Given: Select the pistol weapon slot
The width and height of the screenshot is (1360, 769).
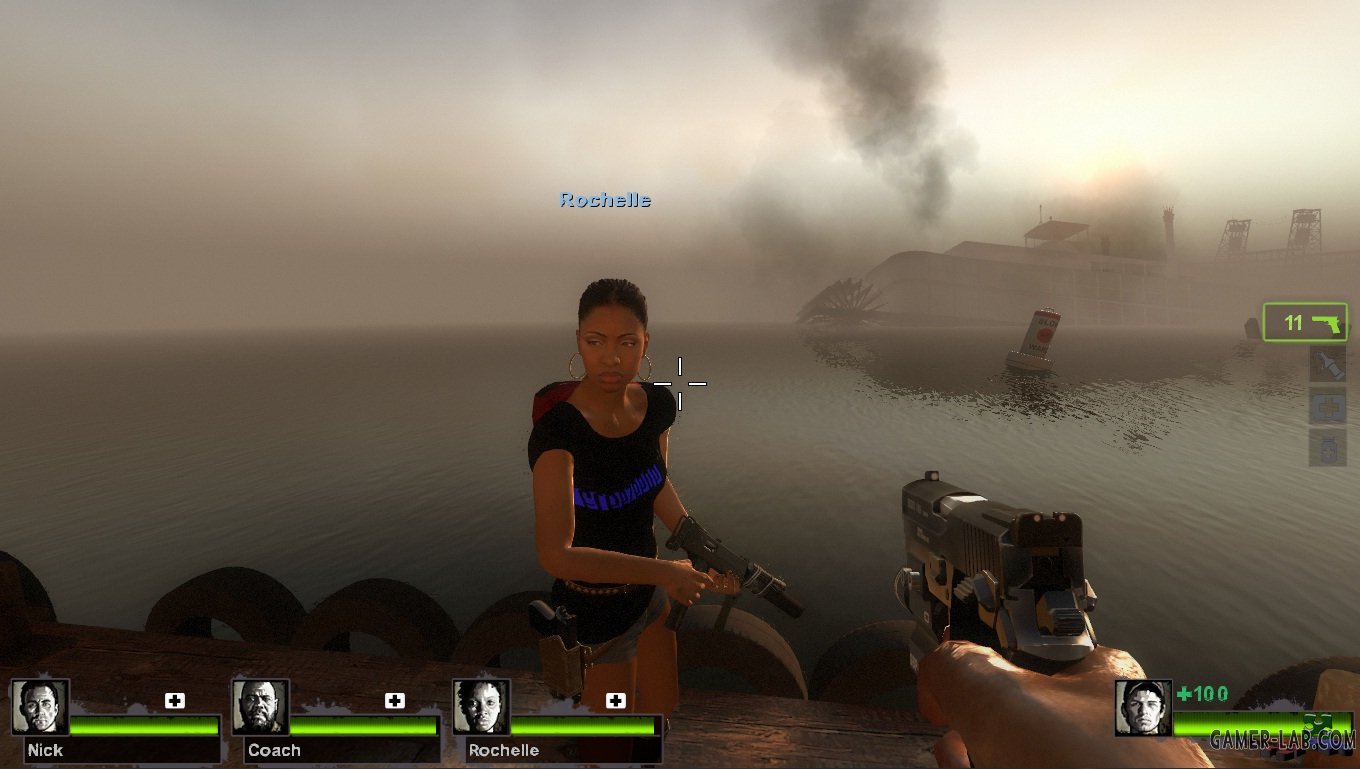Looking at the screenshot, I should [1305, 323].
